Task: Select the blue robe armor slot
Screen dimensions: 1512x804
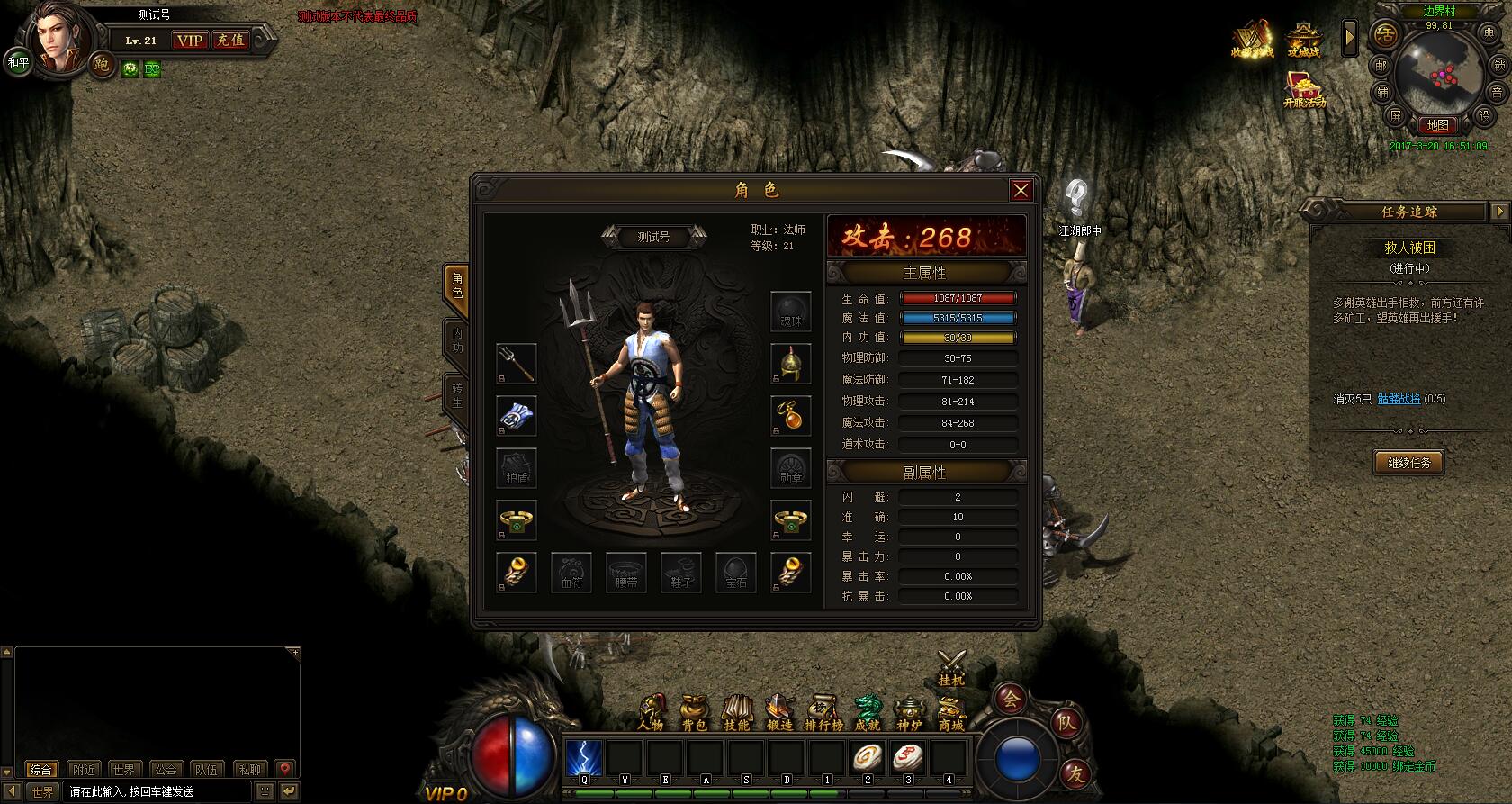Action: click(517, 415)
